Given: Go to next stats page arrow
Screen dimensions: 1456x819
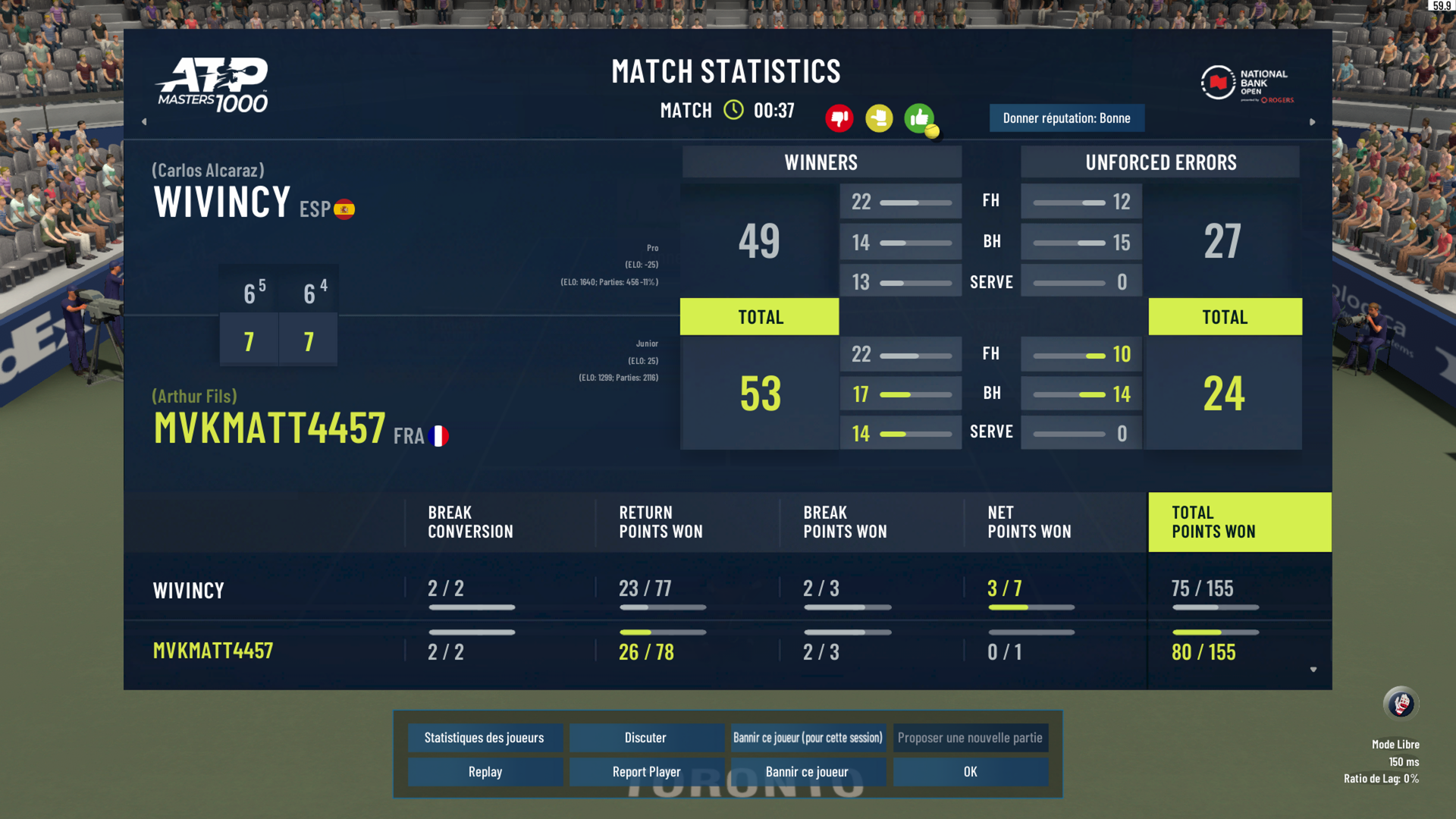Looking at the screenshot, I should coord(1313,121).
